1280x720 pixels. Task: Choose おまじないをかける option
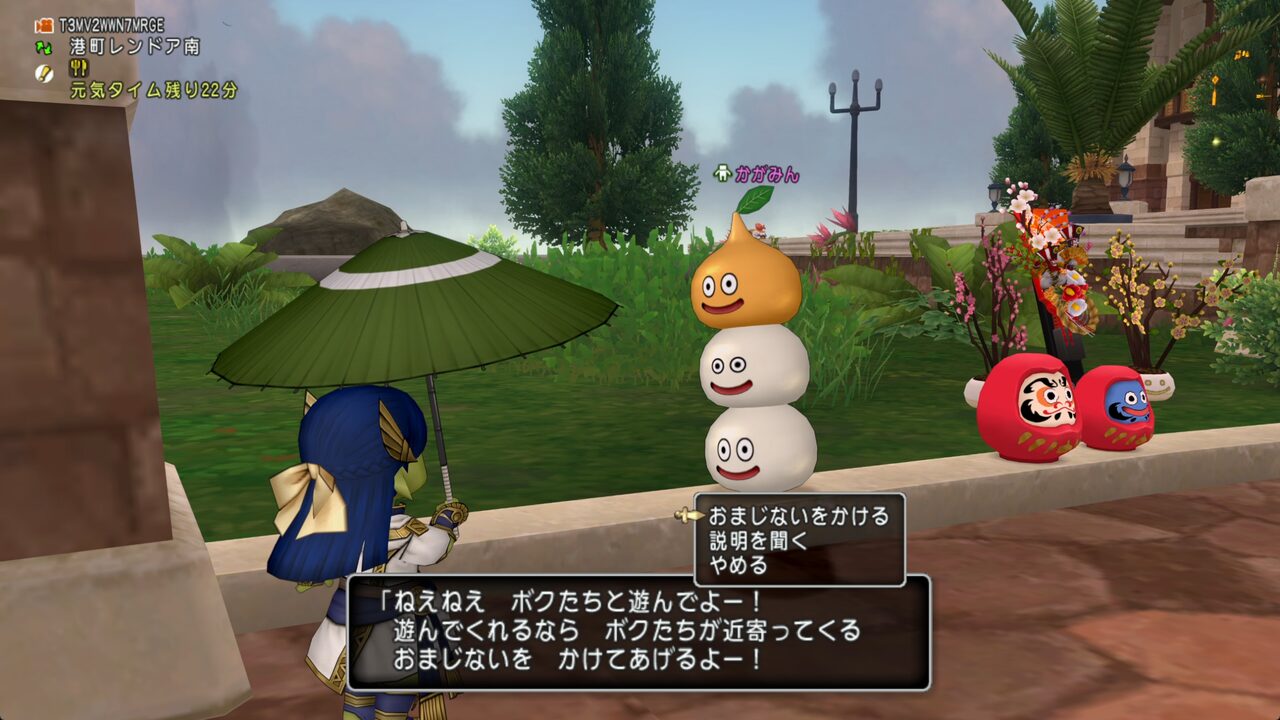click(798, 516)
